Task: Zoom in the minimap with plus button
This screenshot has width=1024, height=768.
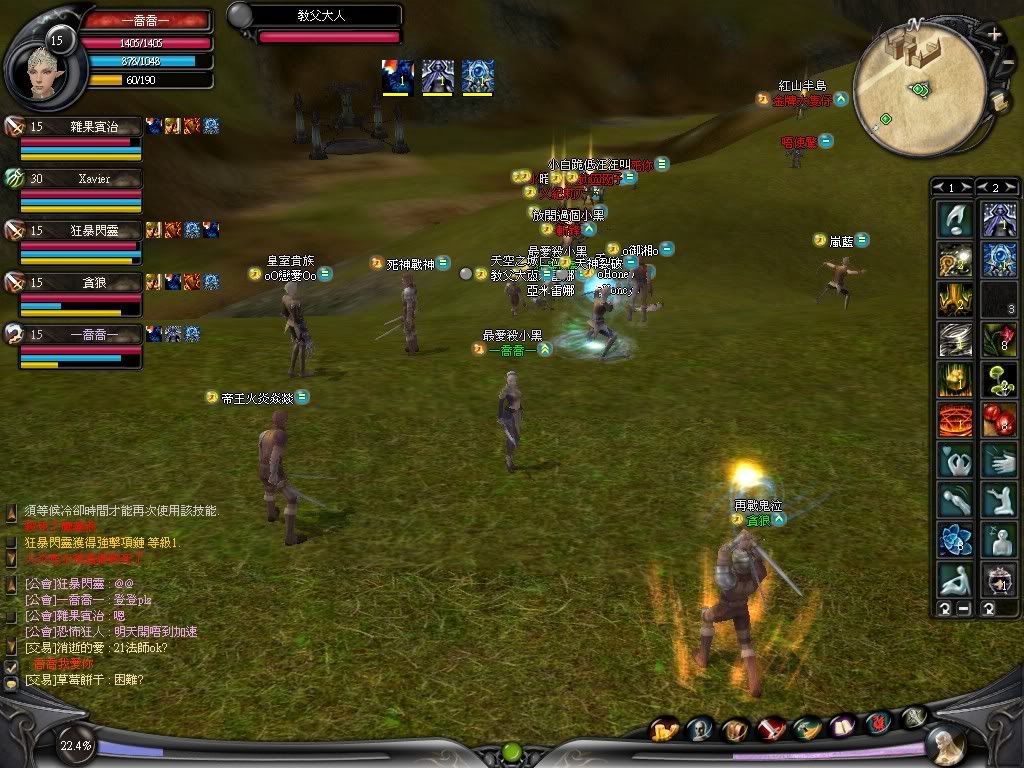Action: tap(994, 35)
